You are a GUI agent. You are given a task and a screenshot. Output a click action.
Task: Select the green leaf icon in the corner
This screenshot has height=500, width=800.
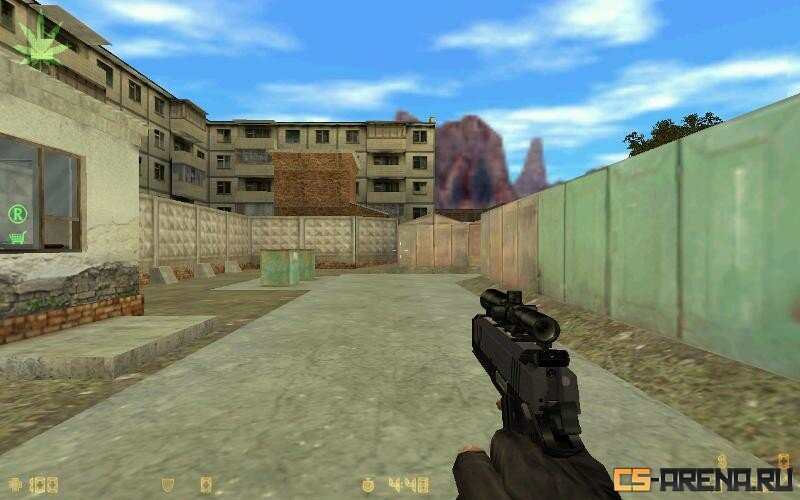tap(43, 42)
